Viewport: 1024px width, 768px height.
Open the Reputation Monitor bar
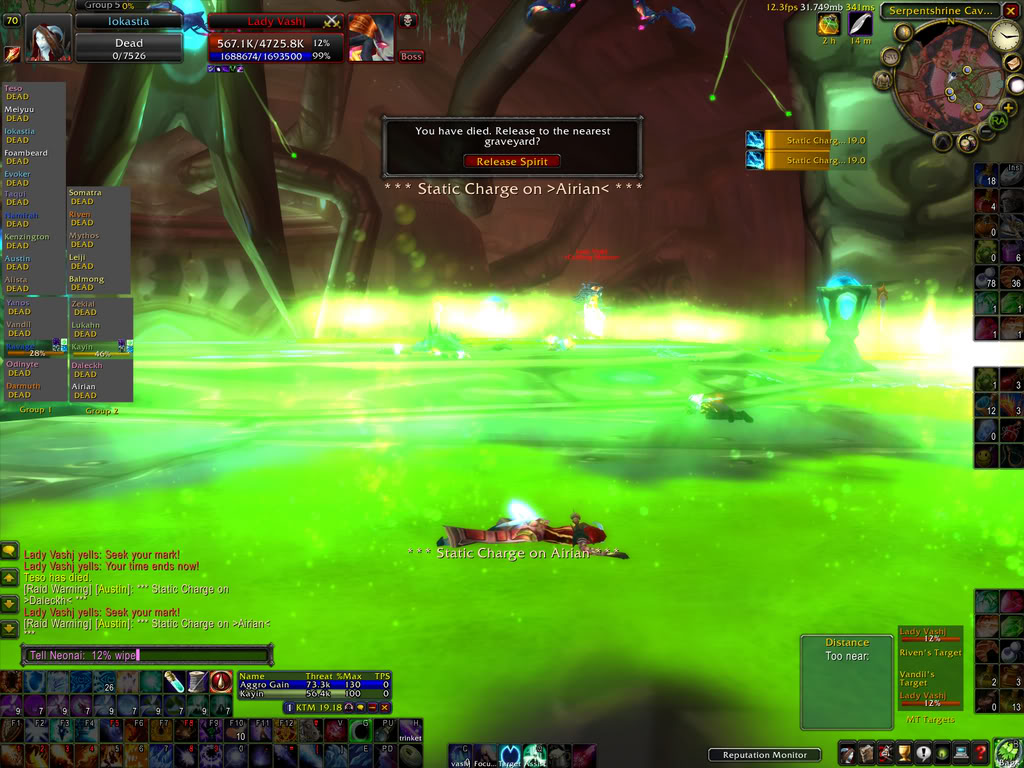(764, 755)
